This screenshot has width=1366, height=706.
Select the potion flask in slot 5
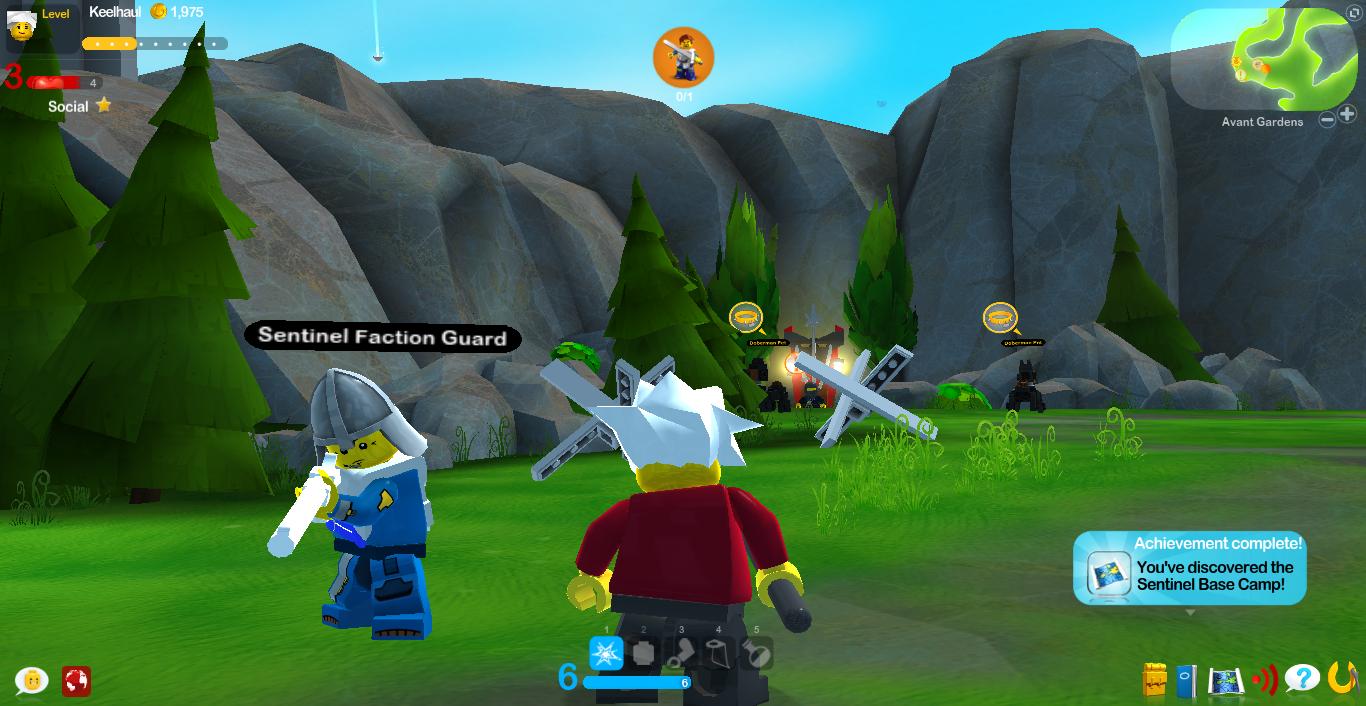pos(757,654)
